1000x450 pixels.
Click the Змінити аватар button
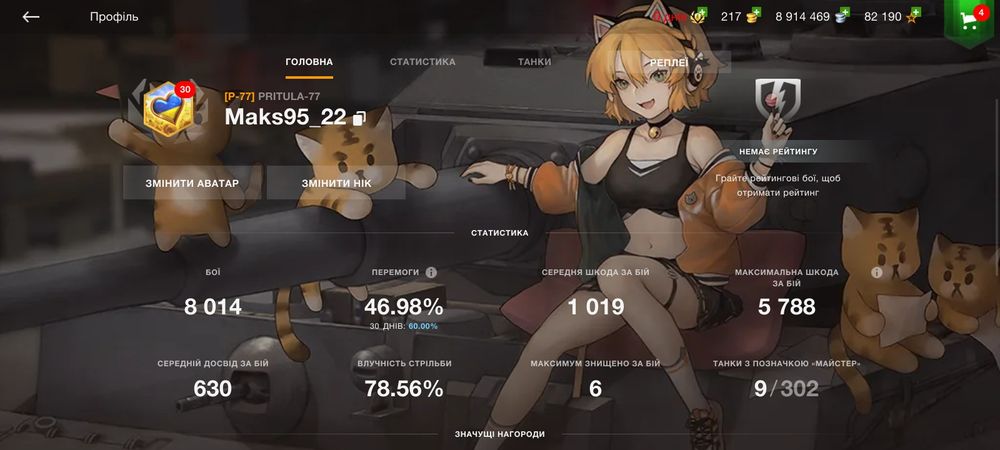192,184
